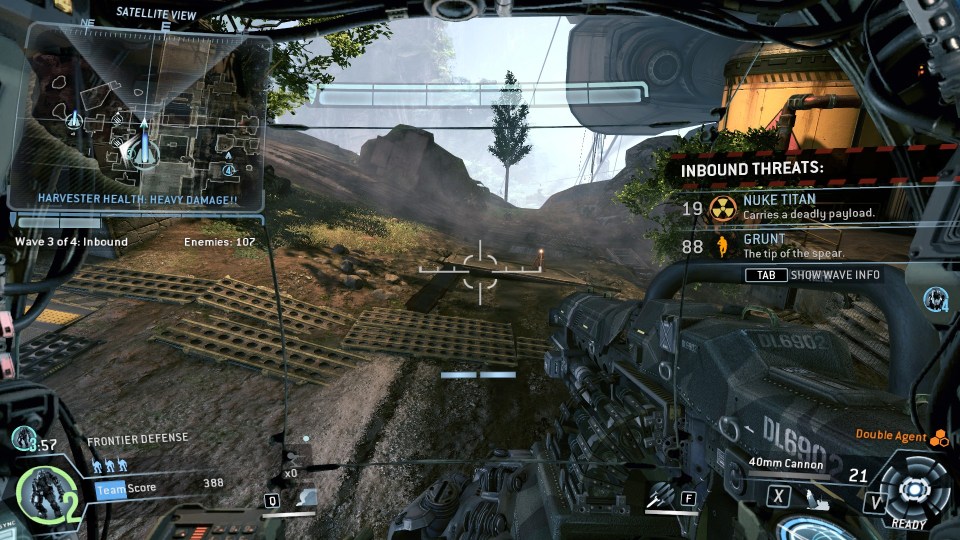Image resolution: width=960 pixels, height=540 pixels.
Task: Select the Grunt threat icon
Action: click(722, 246)
